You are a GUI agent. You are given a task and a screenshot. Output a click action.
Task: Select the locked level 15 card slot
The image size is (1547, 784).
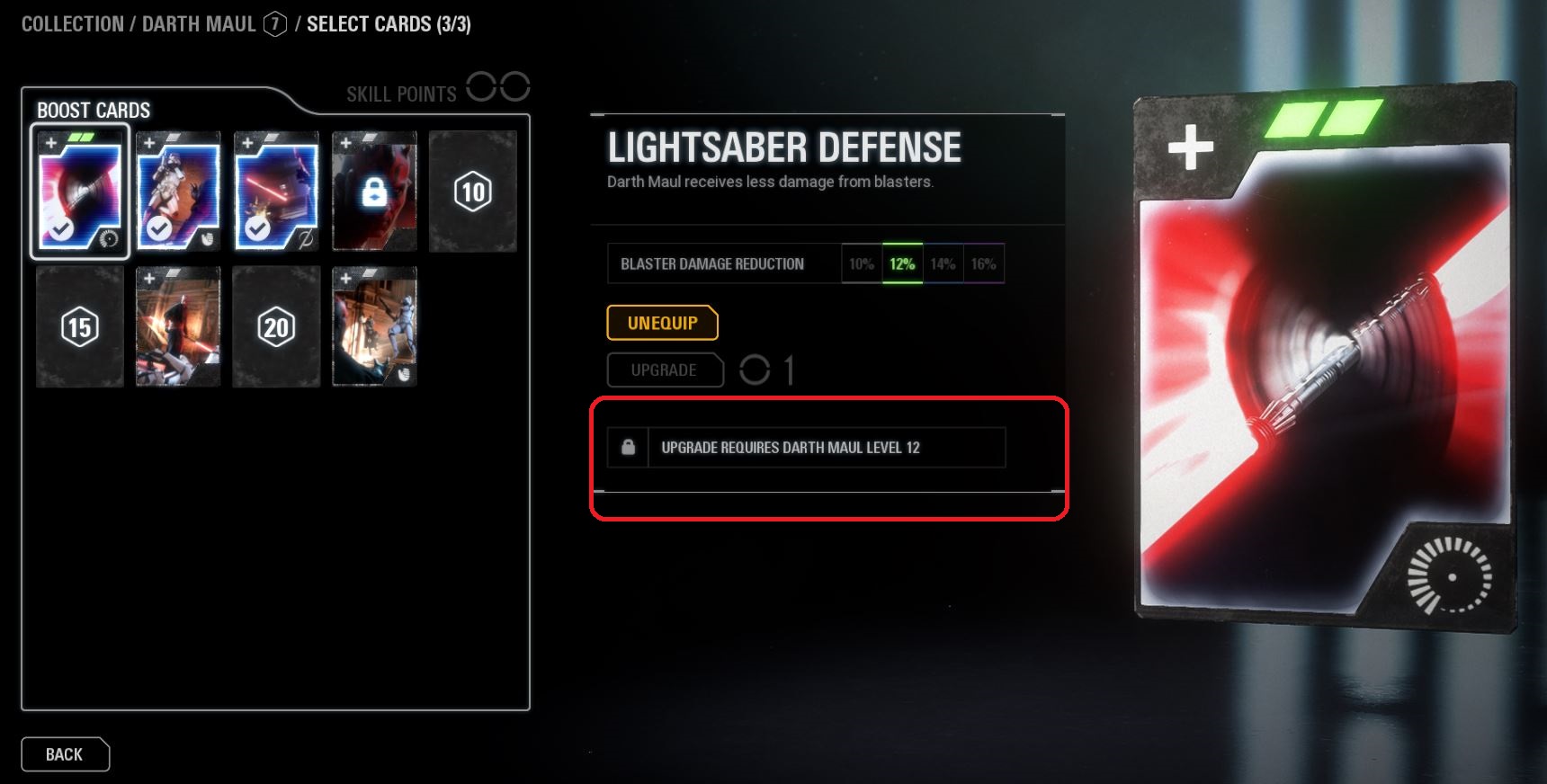point(80,327)
